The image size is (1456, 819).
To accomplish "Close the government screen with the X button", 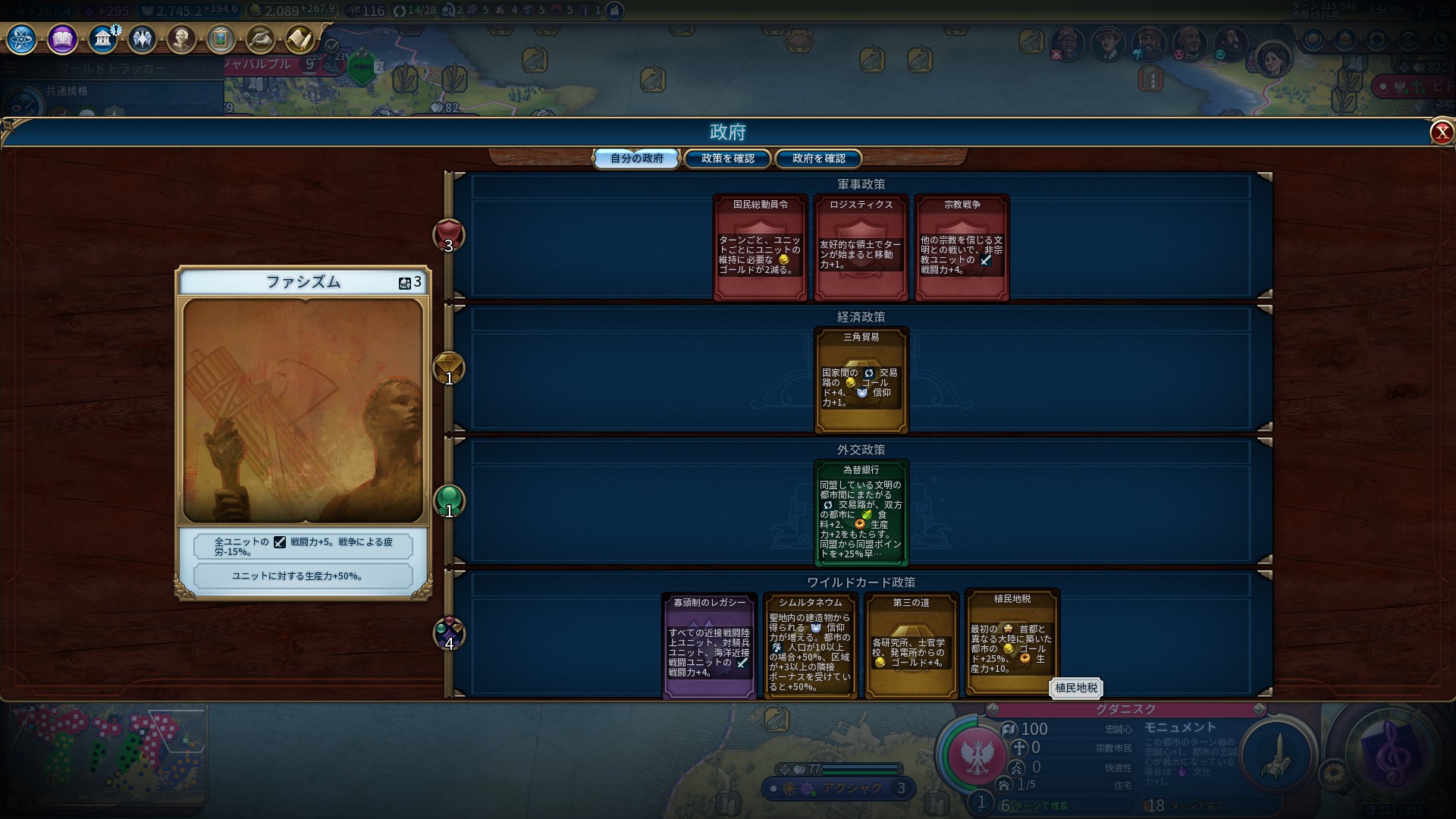I will click(1441, 133).
